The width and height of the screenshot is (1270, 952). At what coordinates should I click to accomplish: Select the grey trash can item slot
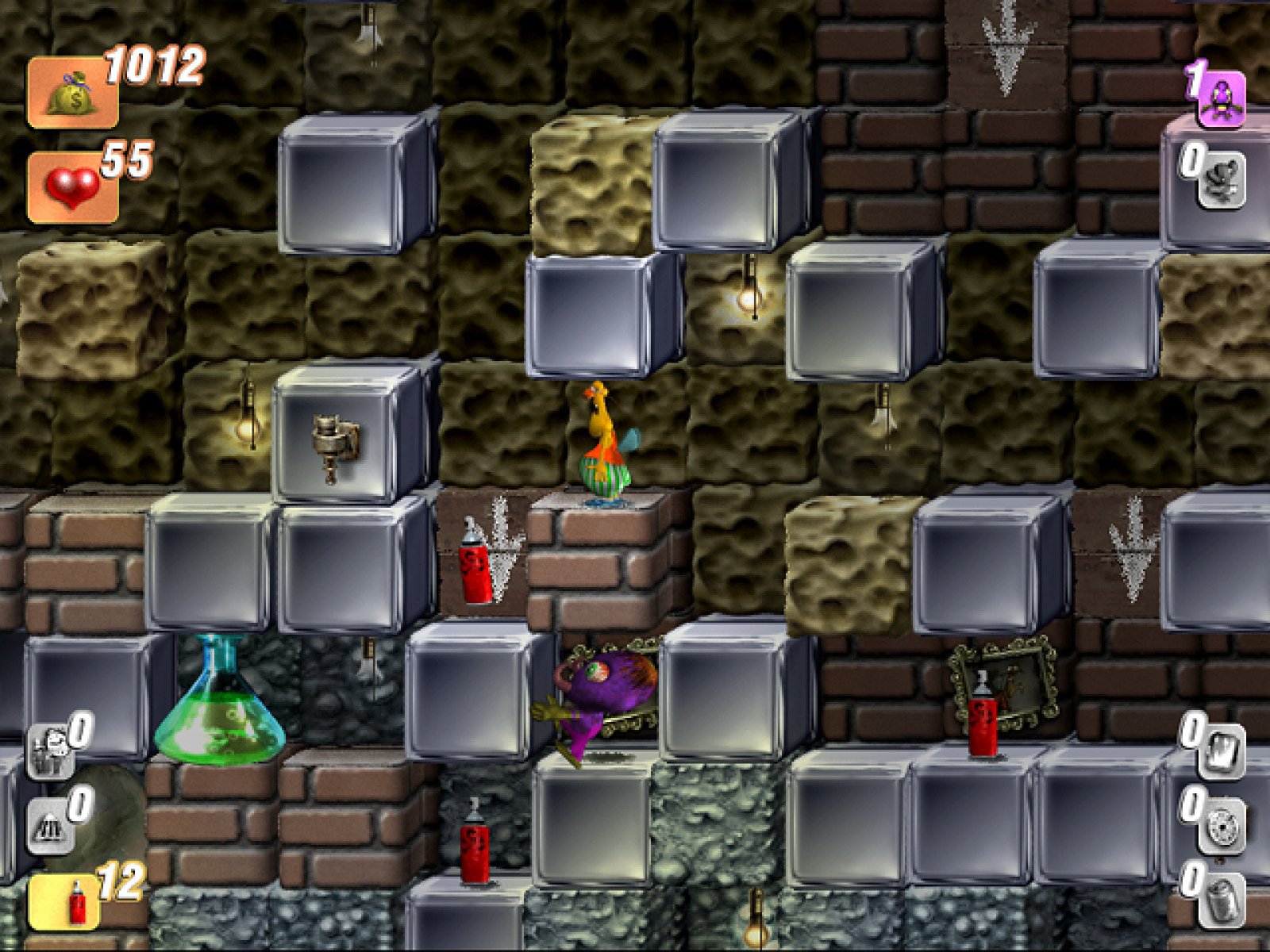click(1221, 901)
